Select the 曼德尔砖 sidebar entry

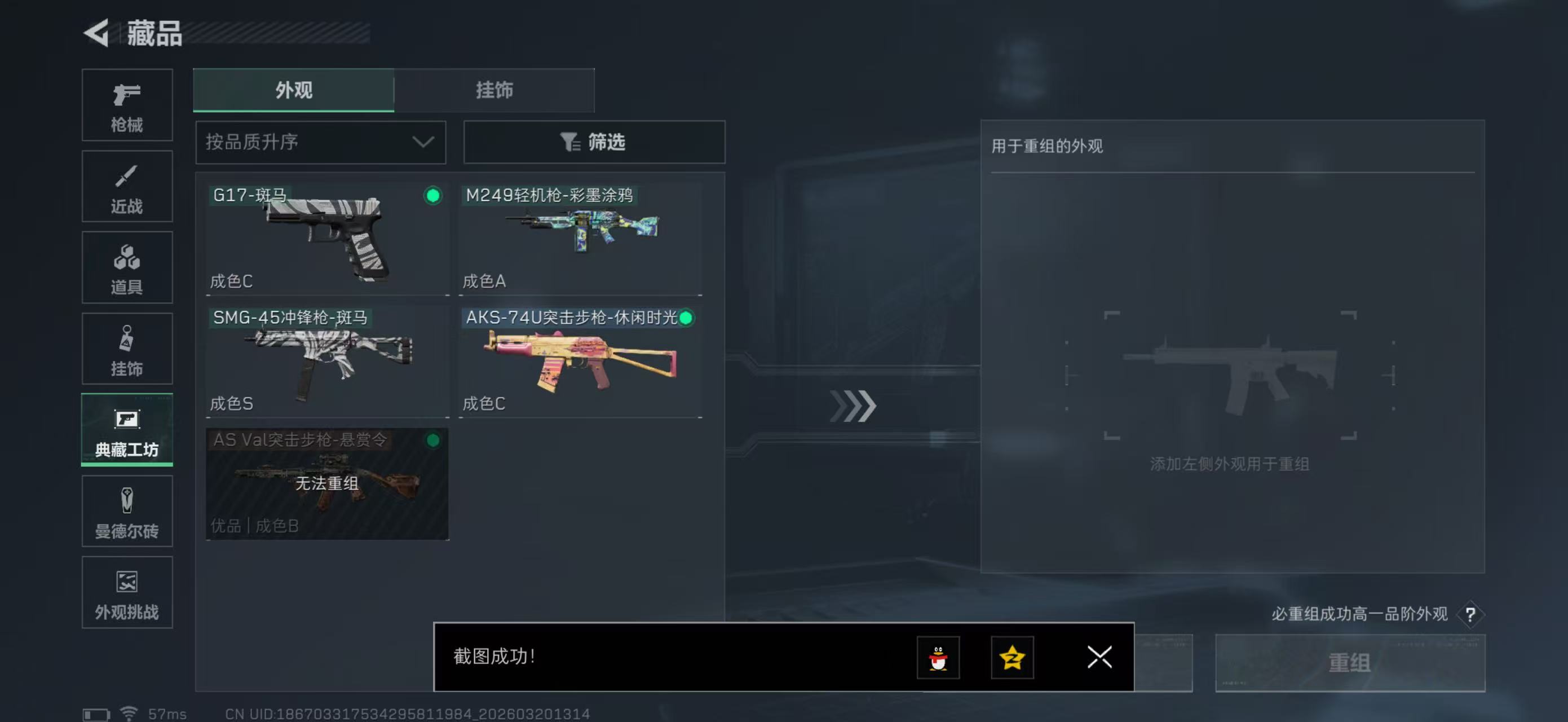[127, 512]
